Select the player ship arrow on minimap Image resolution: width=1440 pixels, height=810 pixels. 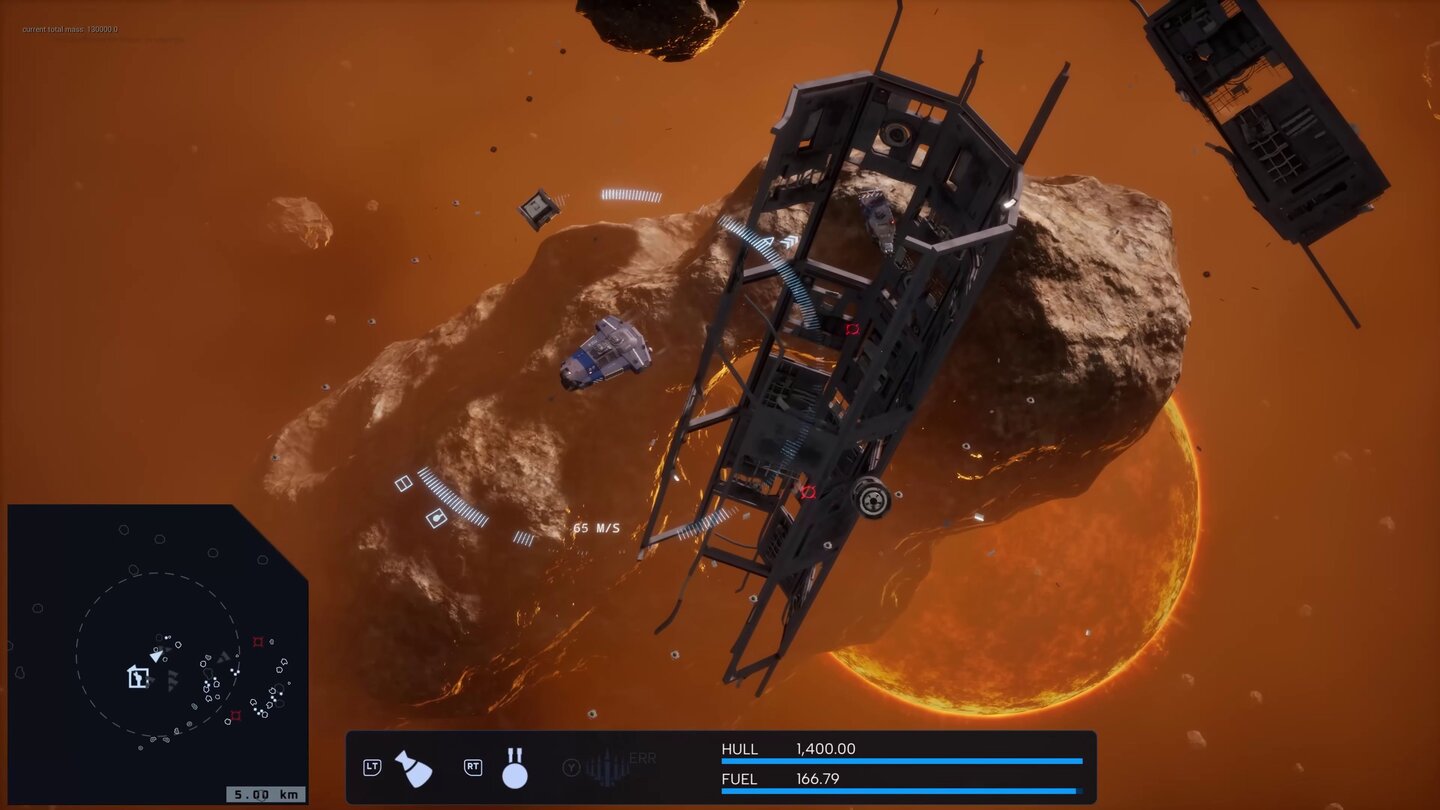pyautogui.click(x=157, y=655)
